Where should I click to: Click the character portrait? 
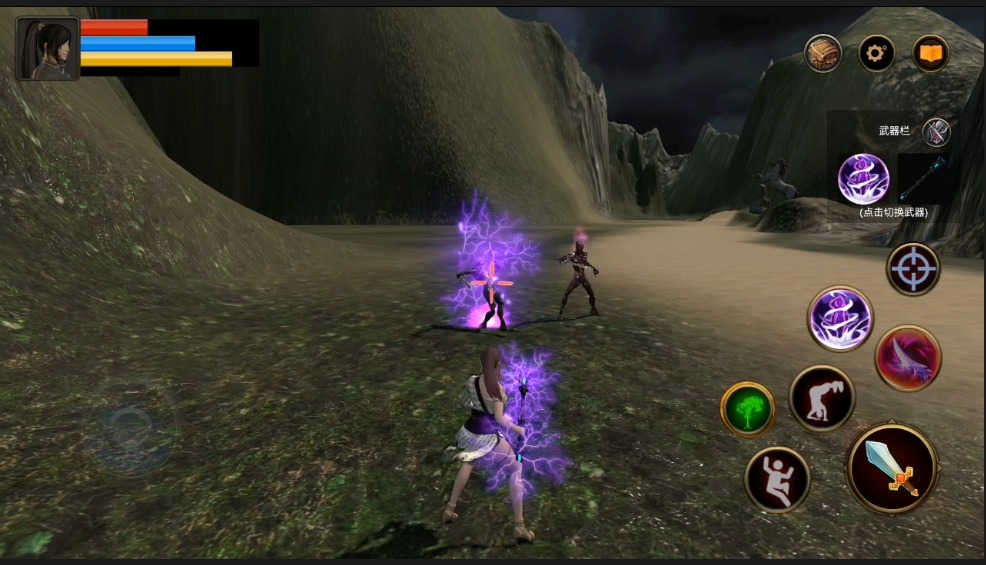point(47,49)
